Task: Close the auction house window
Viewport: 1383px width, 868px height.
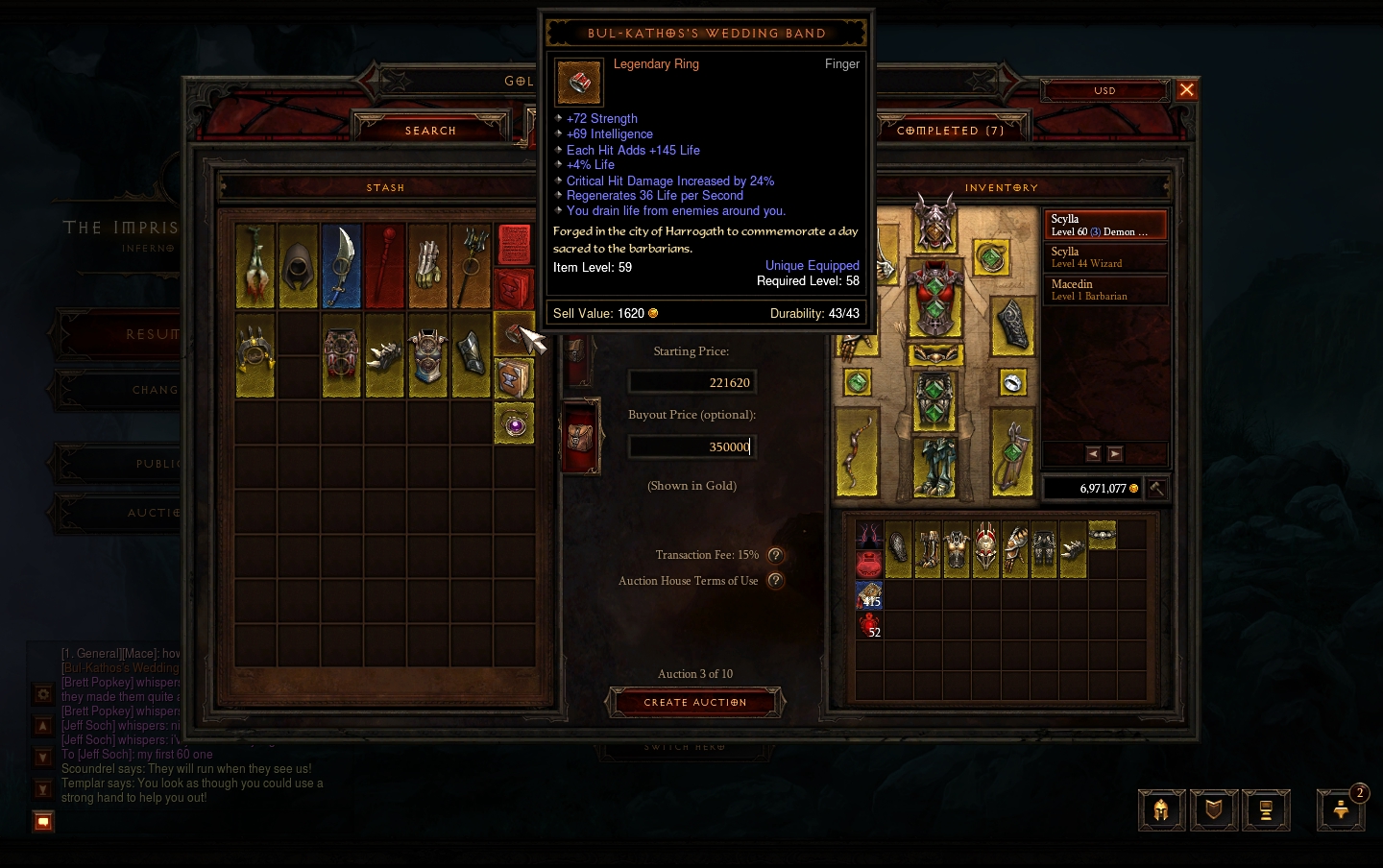Action: (x=1187, y=89)
